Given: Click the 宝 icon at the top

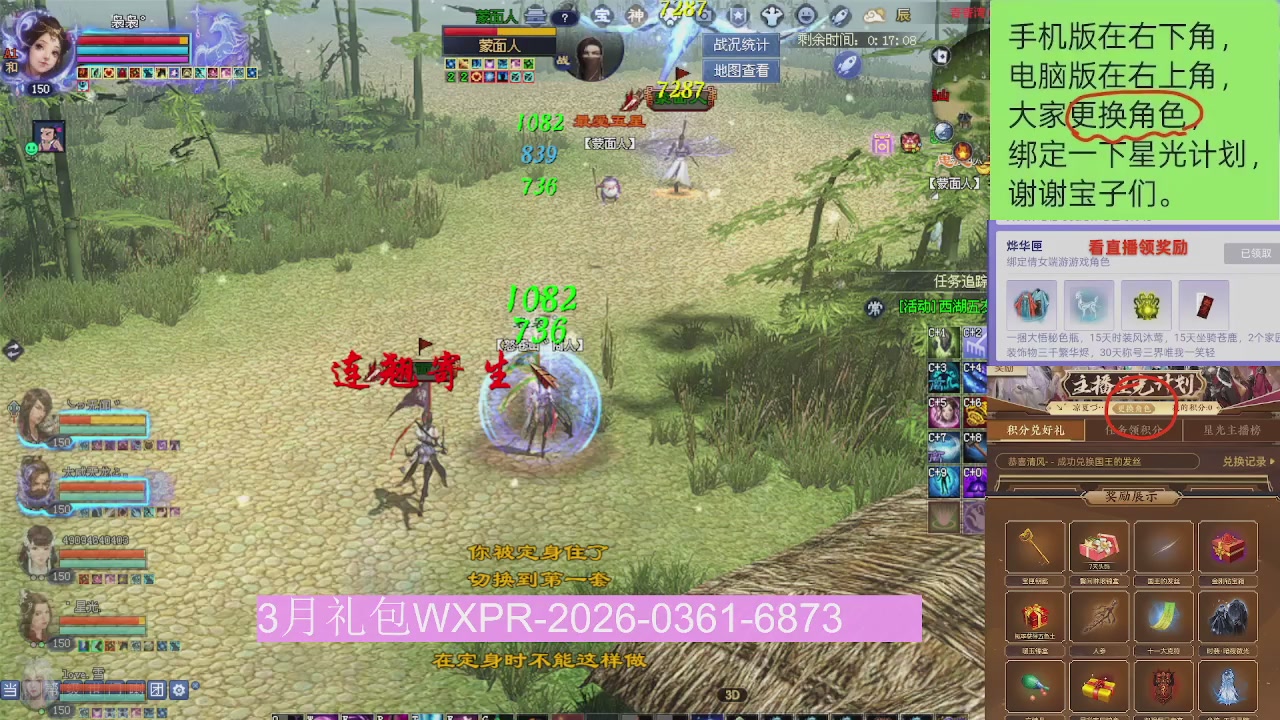Looking at the screenshot, I should pos(601,14).
